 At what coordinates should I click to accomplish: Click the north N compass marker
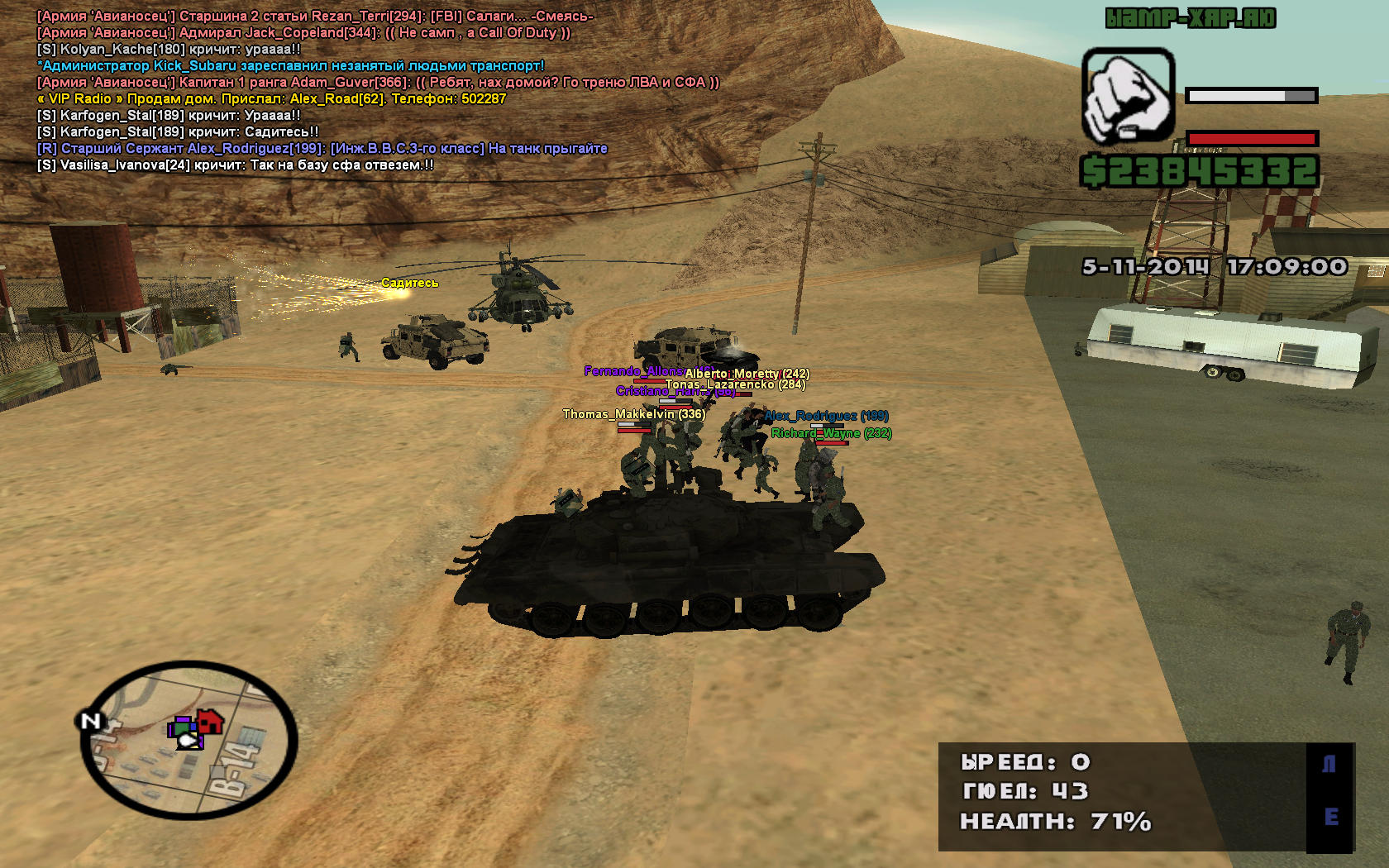click(90, 721)
